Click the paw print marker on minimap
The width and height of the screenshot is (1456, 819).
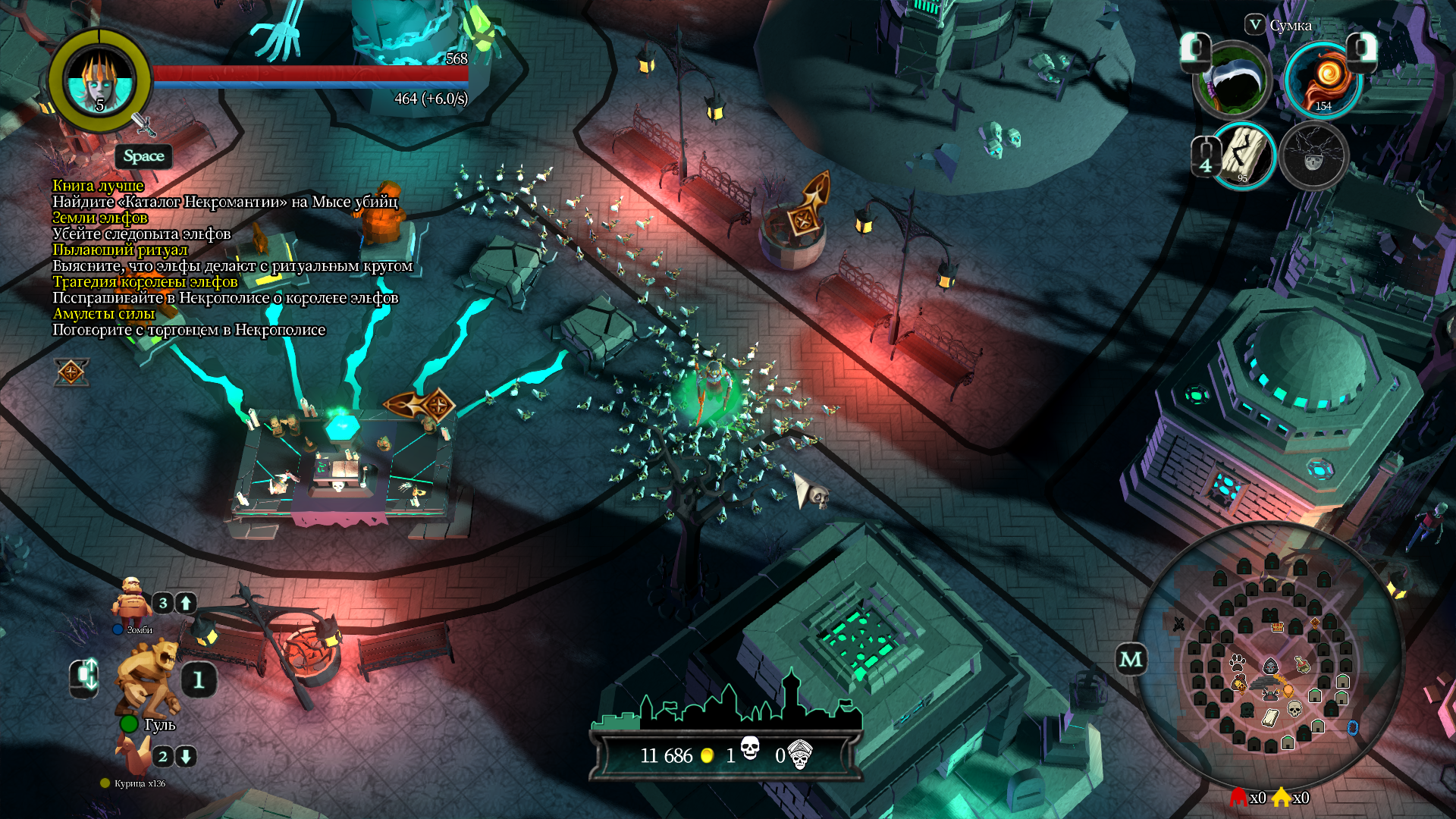(1238, 661)
